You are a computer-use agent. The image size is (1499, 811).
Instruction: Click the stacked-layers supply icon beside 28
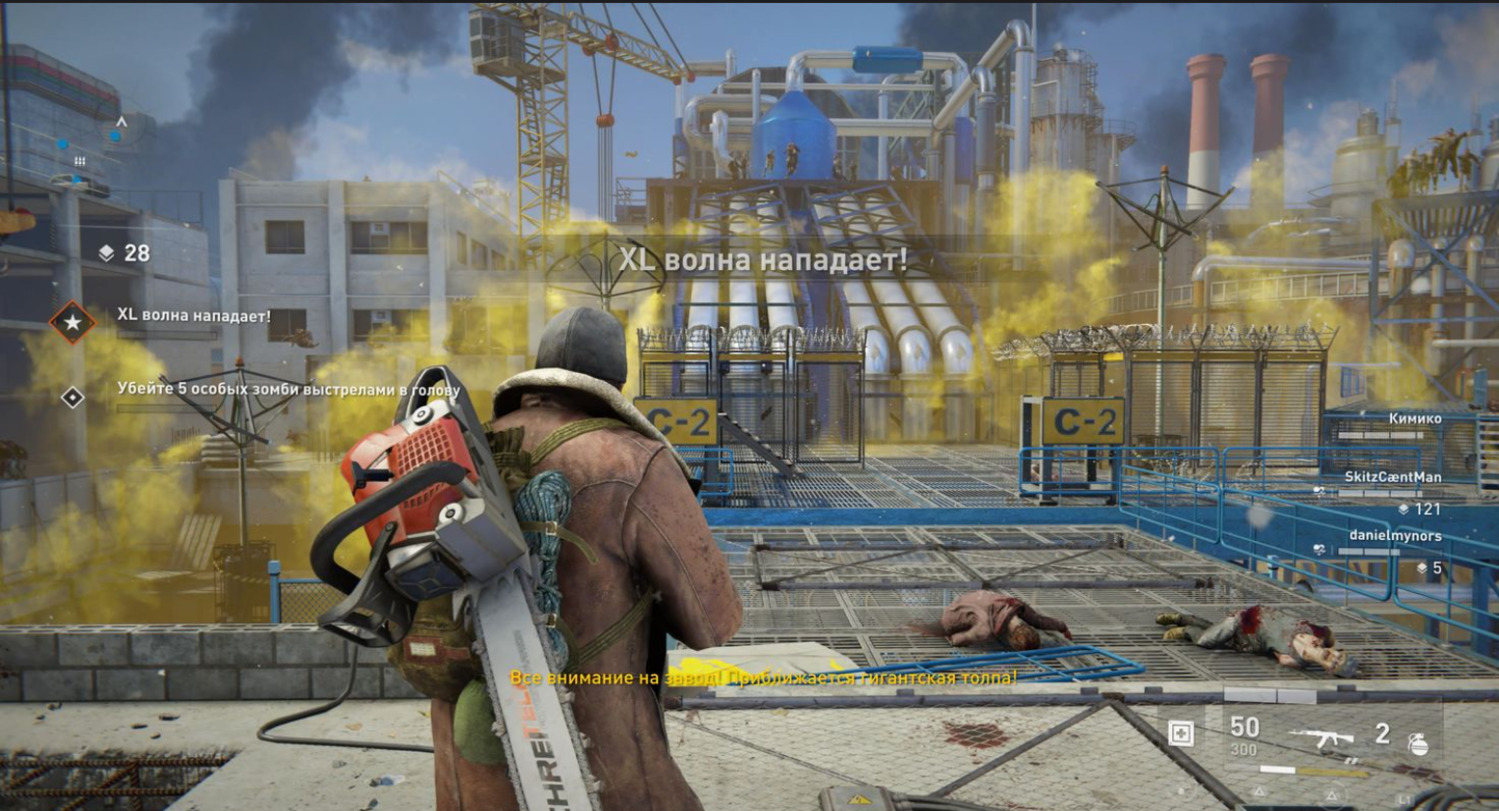[107, 254]
